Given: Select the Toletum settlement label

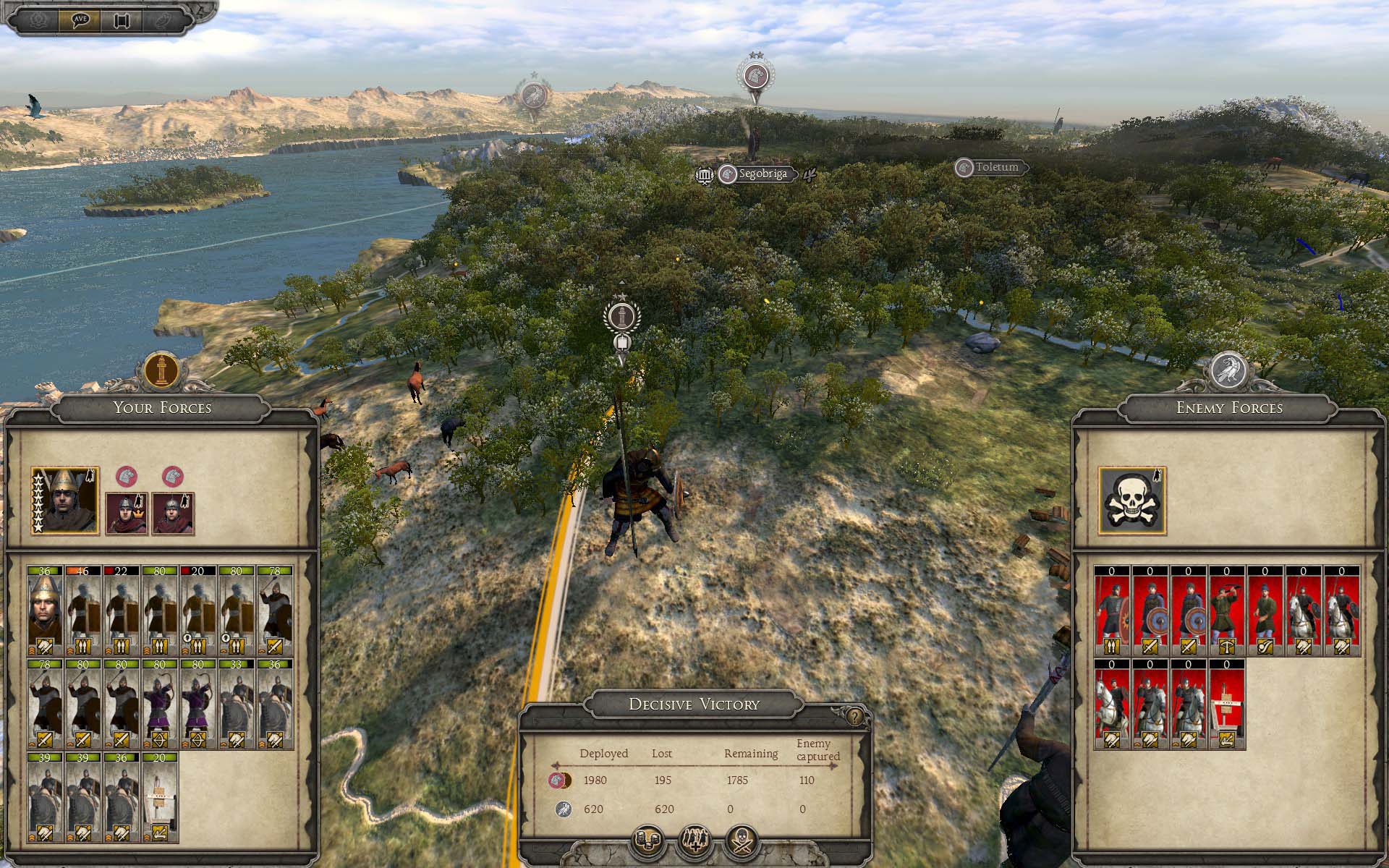Looking at the screenshot, I should [996, 168].
